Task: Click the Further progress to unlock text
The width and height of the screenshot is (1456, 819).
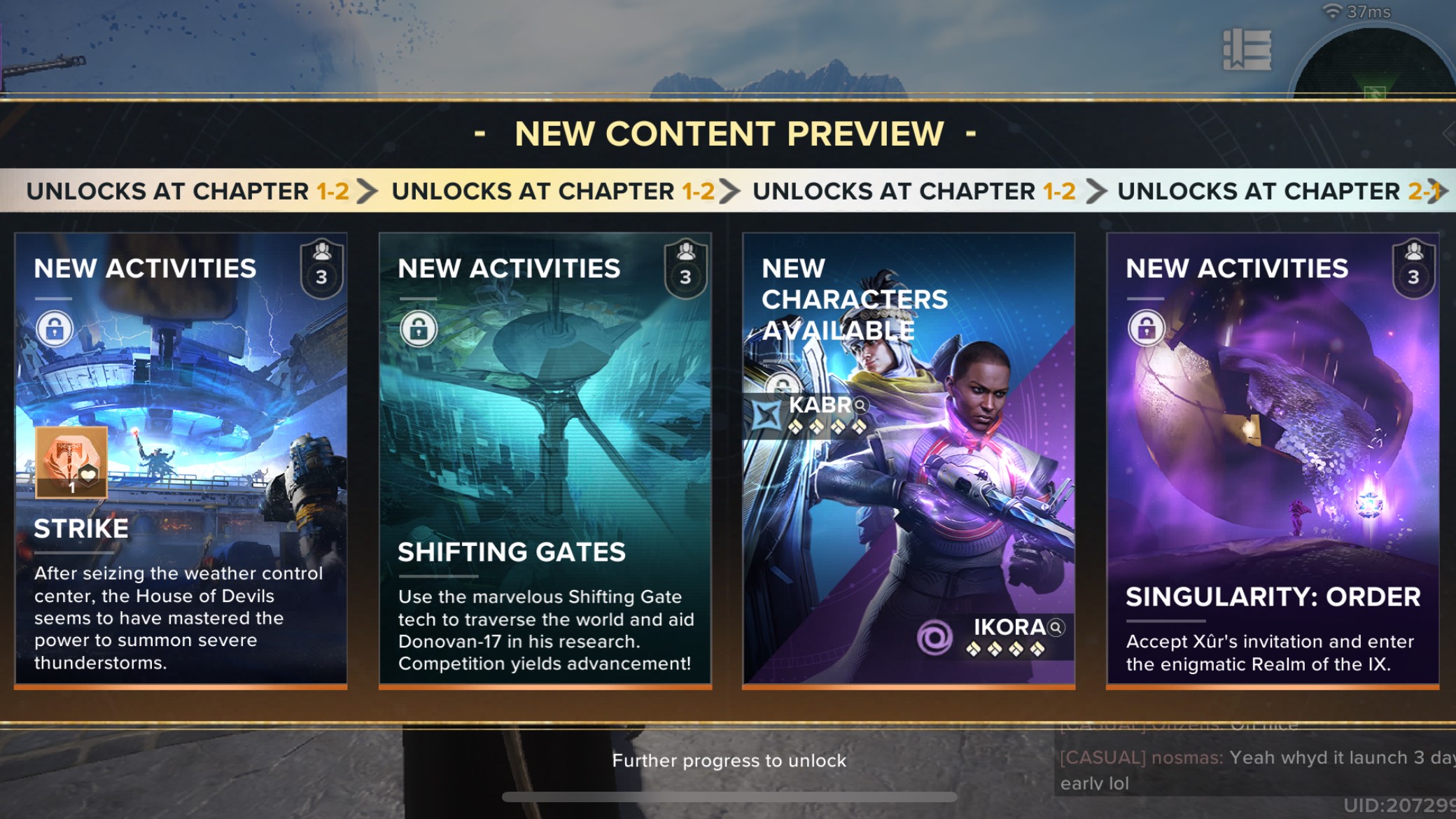Action: pyautogui.click(x=728, y=761)
